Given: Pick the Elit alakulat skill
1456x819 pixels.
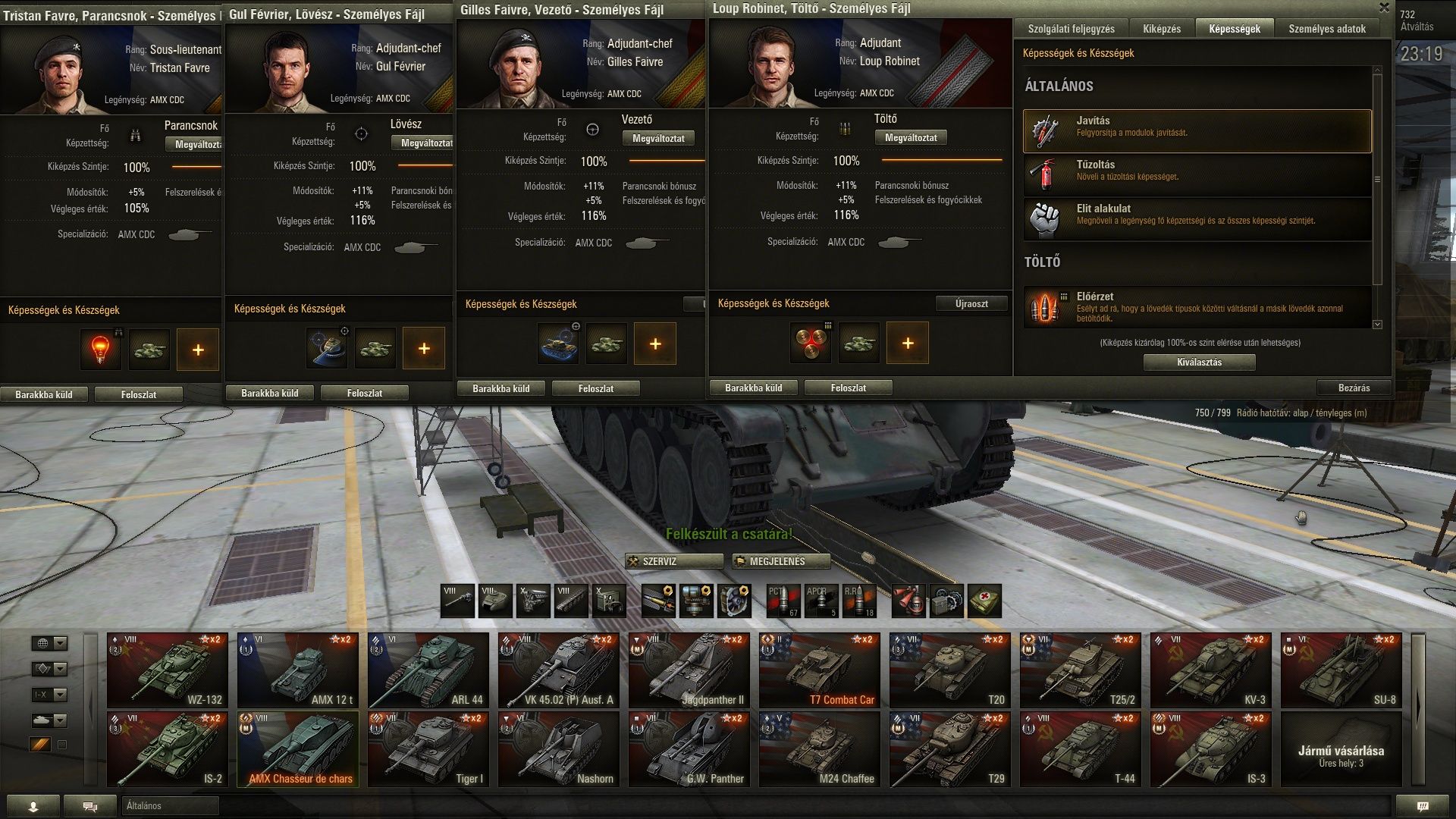Looking at the screenshot, I should (x=1197, y=219).
